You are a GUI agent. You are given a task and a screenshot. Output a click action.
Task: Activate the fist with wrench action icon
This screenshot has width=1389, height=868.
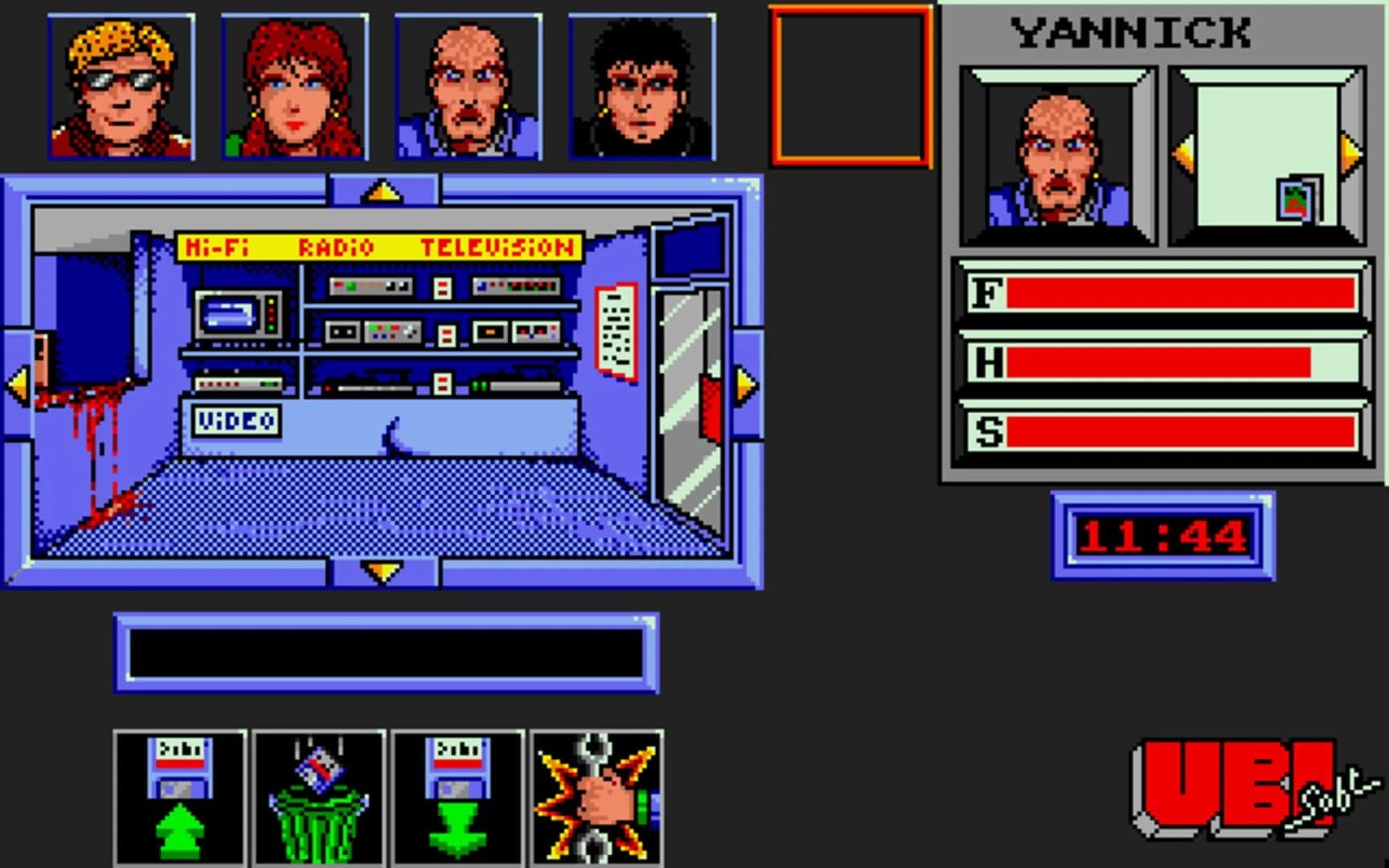[x=597, y=797]
